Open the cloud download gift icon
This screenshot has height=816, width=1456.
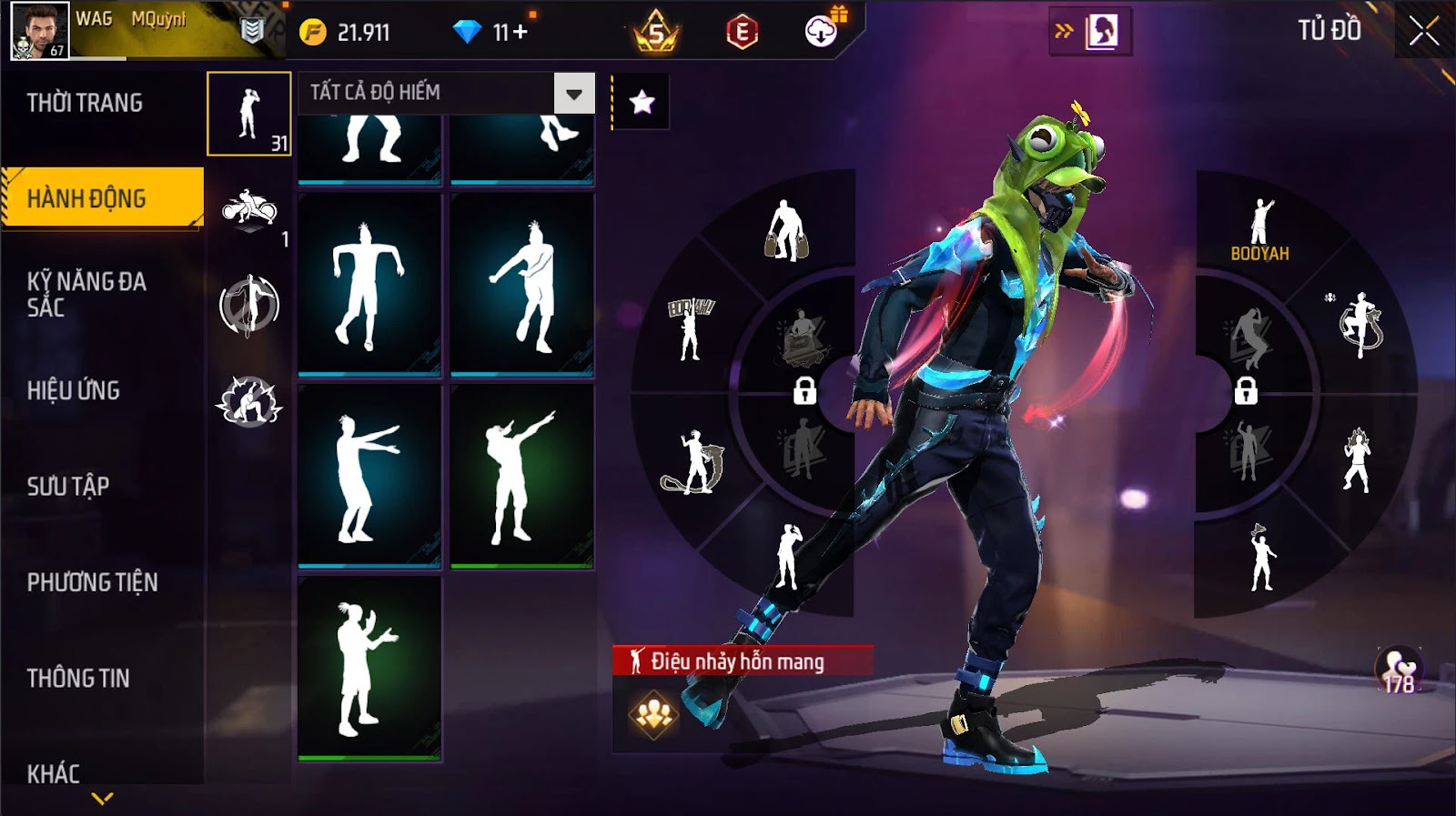click(x=822, y=32)
